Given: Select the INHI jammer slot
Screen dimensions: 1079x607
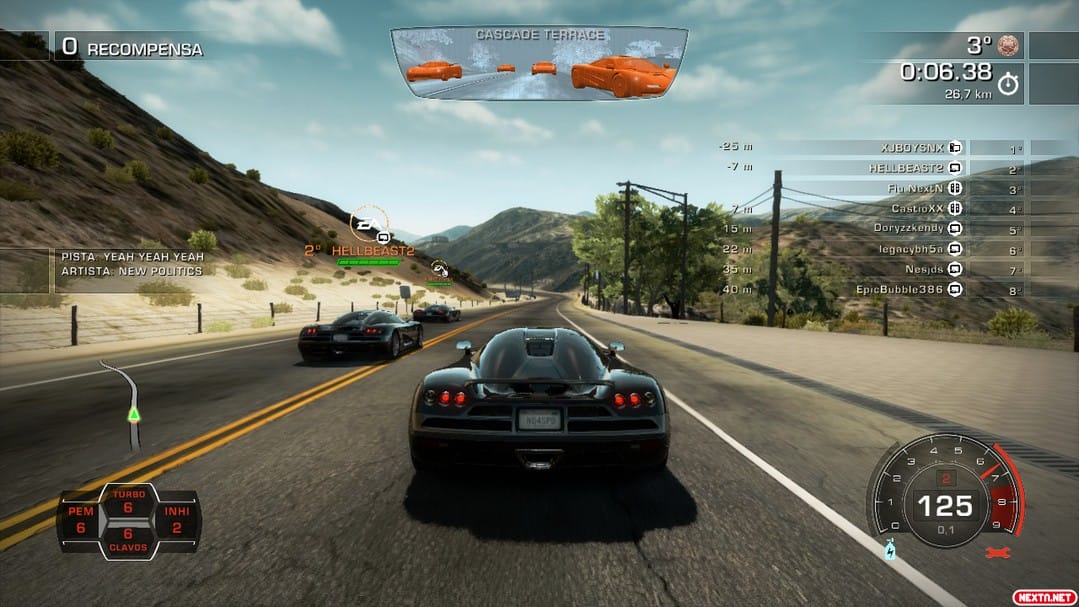Looking at the screenshot, I should pos(176,520).
